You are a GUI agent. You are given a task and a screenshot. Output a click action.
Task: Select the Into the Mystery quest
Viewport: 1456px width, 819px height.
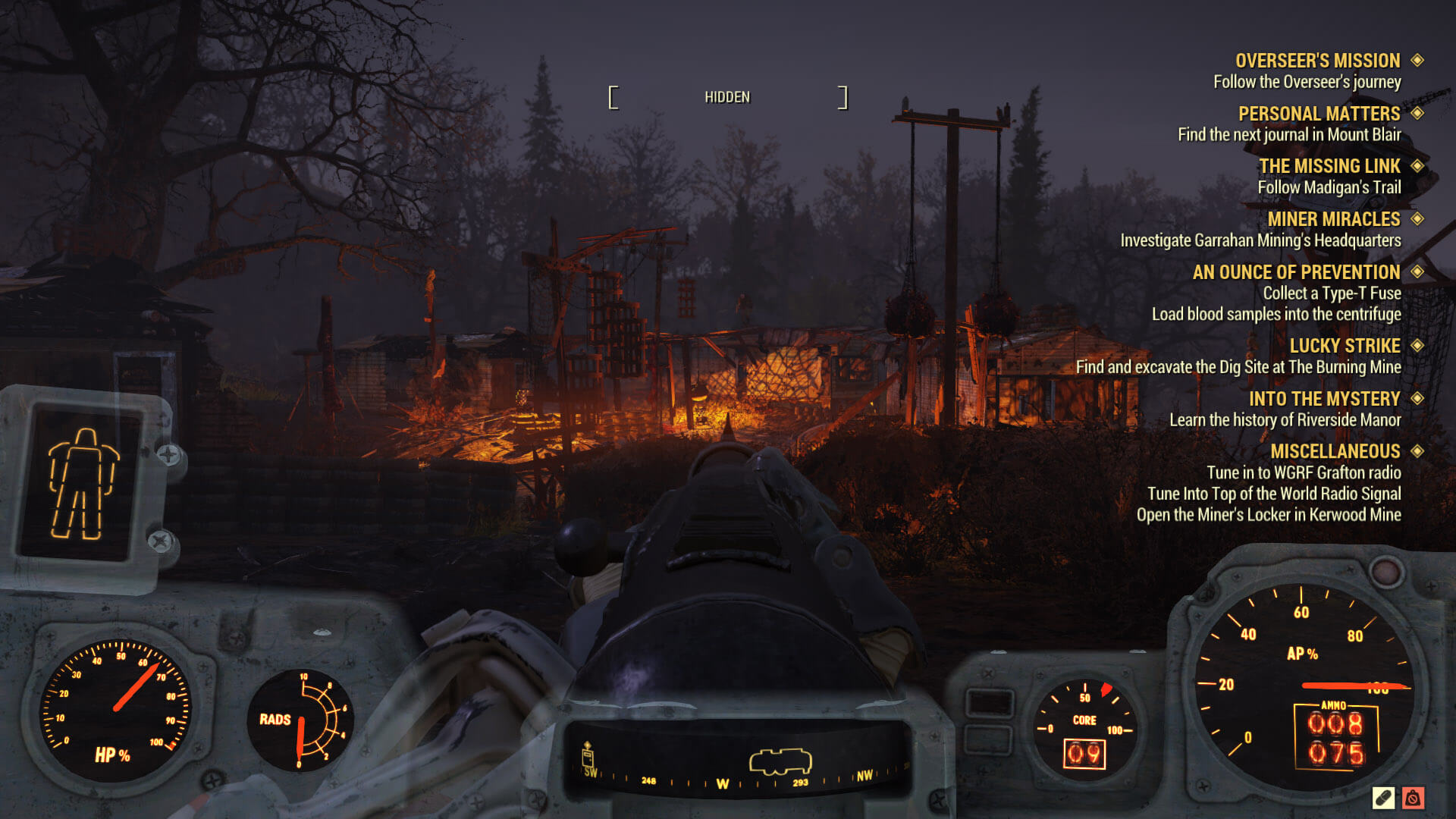tap(1324, 399)
